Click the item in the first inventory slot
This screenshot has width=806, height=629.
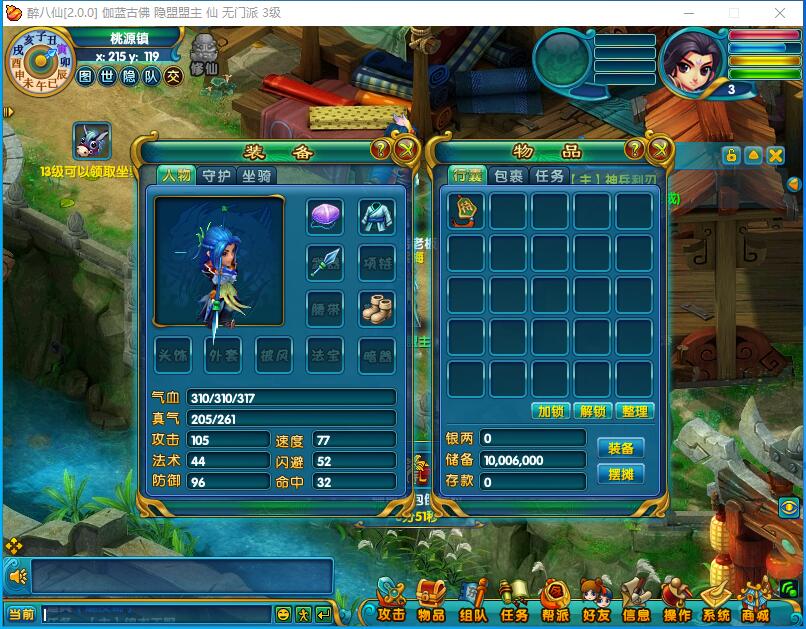click(x=466, y=212)
